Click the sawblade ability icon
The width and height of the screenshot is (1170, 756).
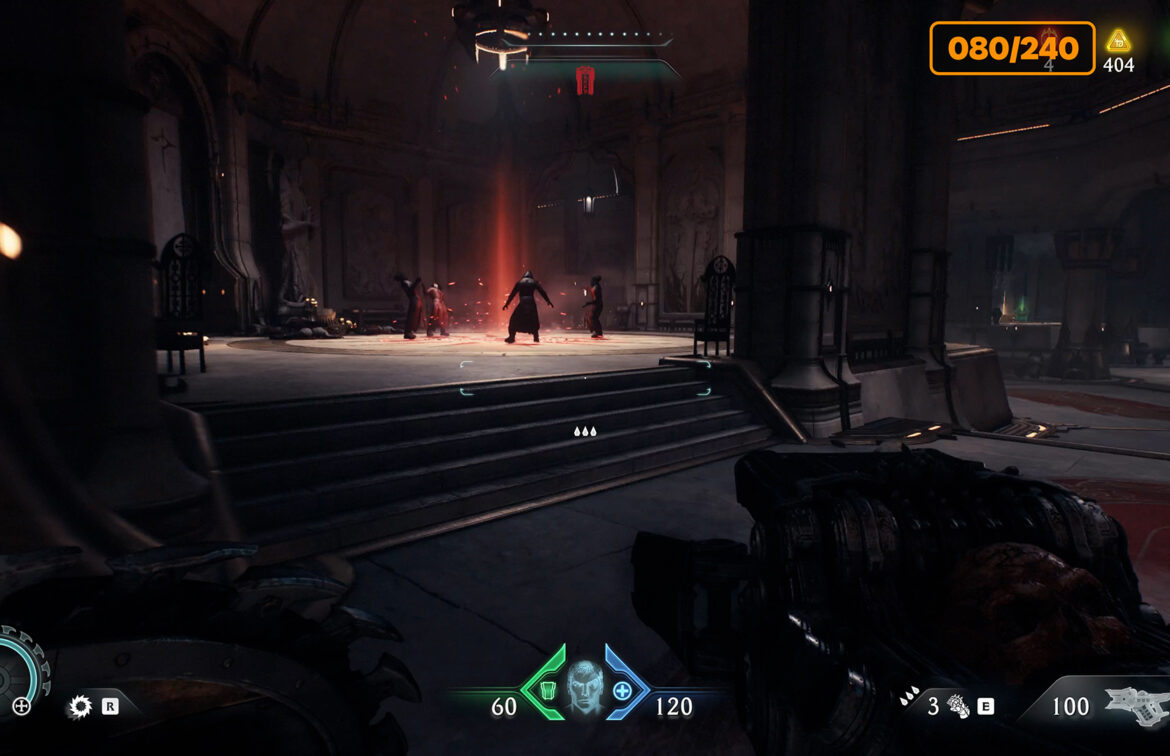click(79, 707)
